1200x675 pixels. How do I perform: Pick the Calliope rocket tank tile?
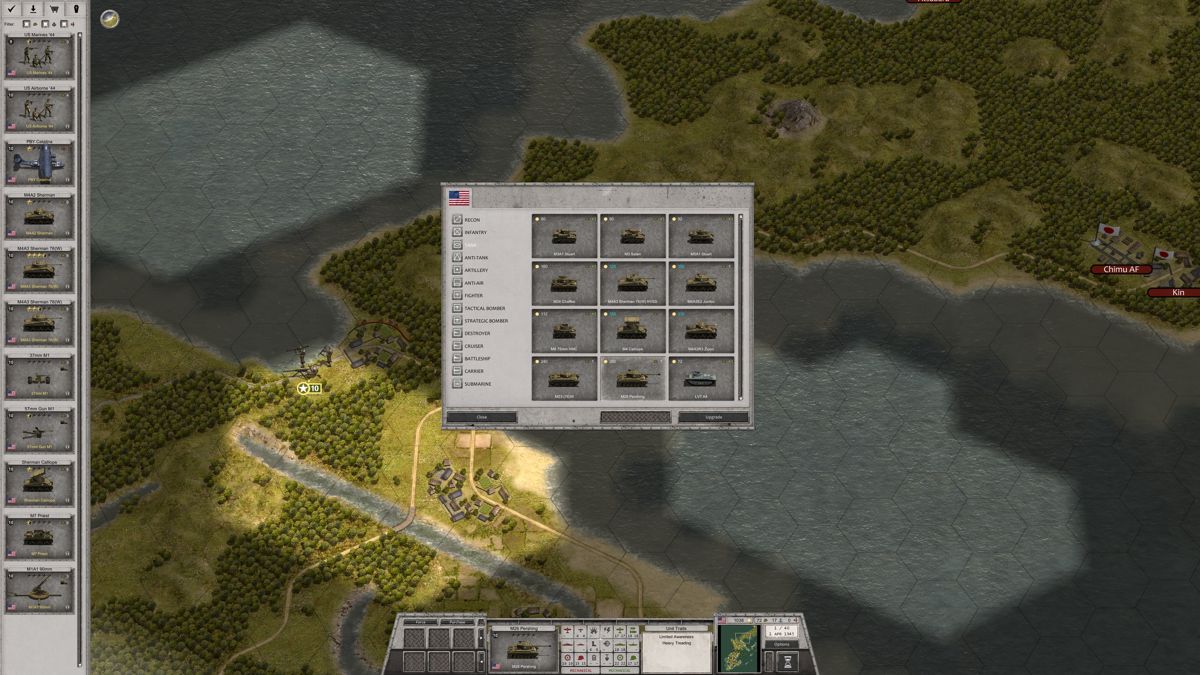[x=633, y=331]
